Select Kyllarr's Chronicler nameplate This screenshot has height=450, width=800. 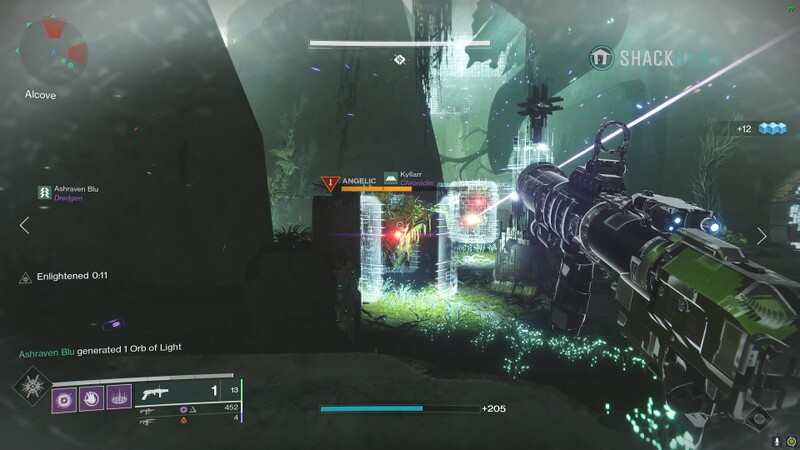coord(412,178)
